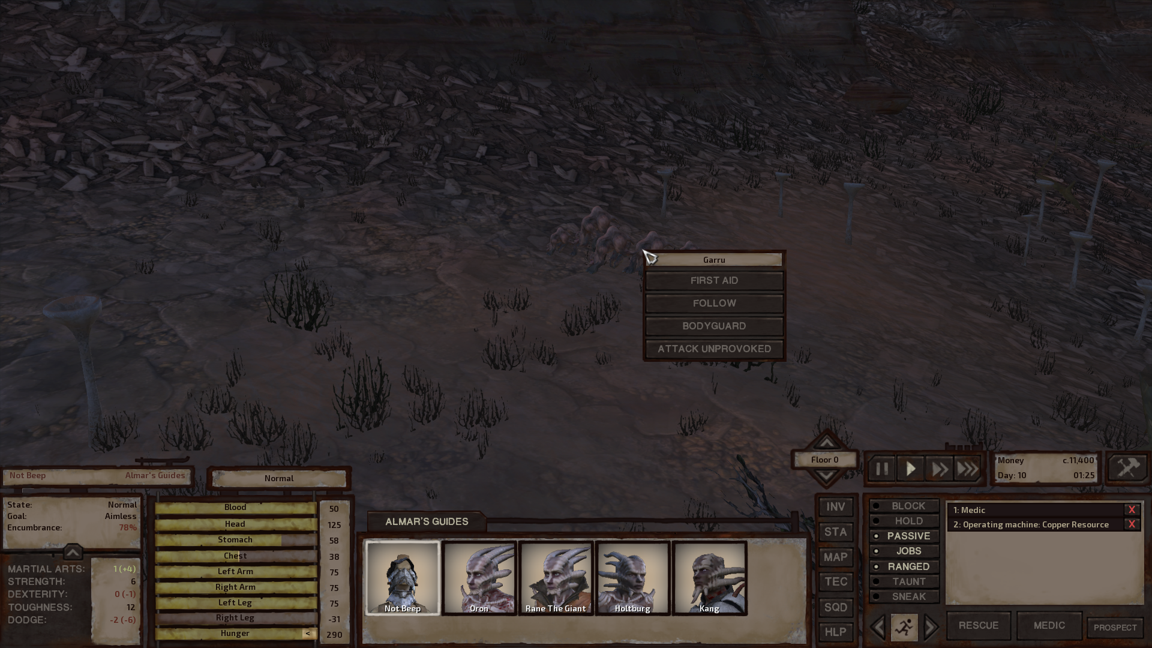This screenshot has width=1152, height=648.
Task: Open the TEC tech panel
Action: [835, 582]
